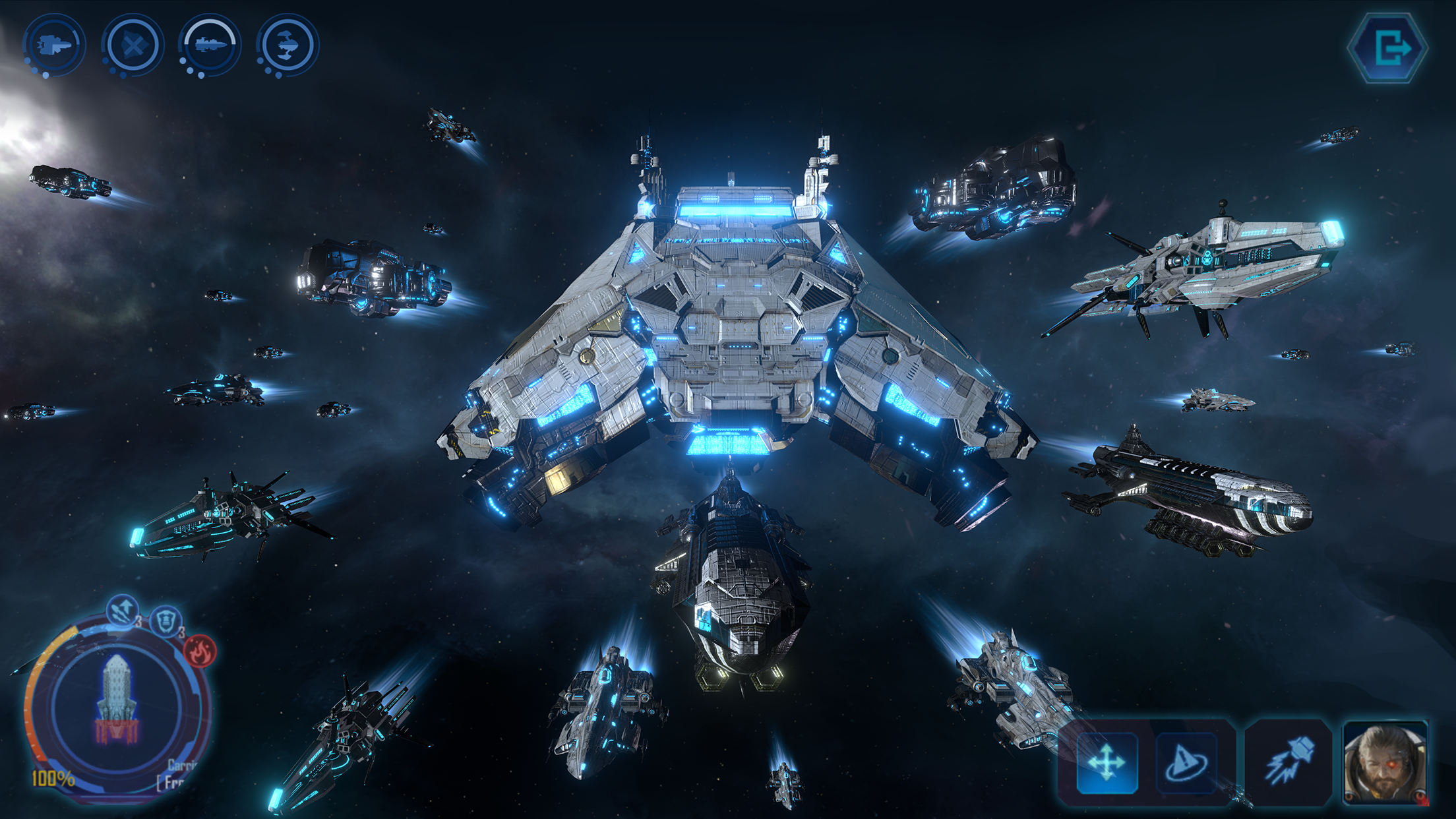Activate the red flame ability

[200, 652]
